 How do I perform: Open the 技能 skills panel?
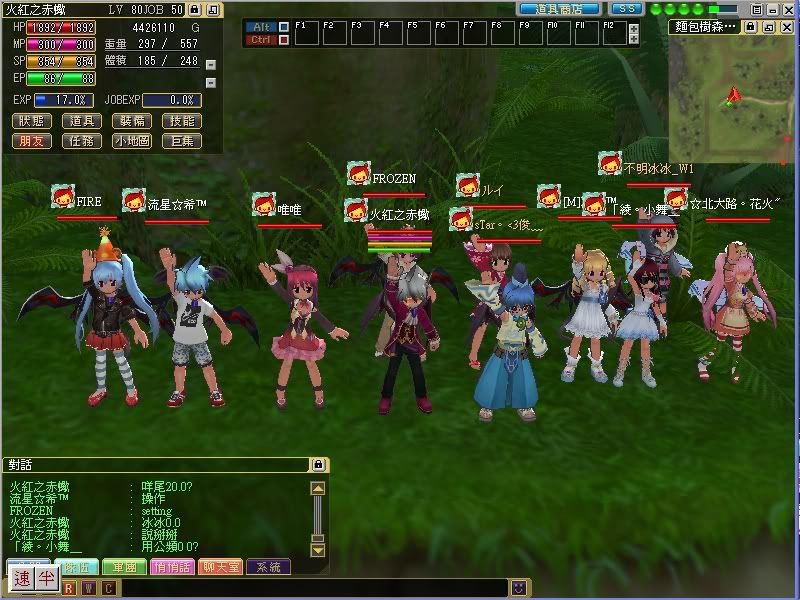183,121
